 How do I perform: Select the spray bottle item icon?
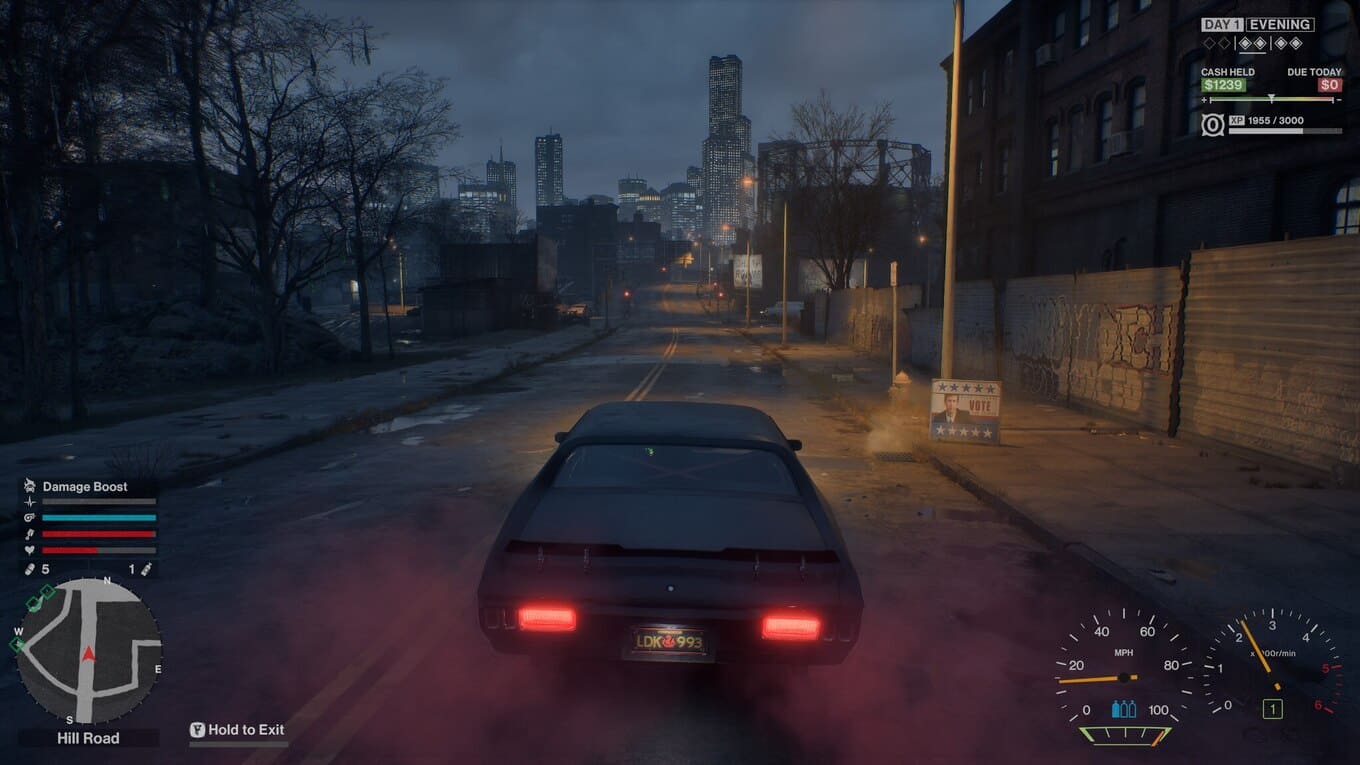click(x=146, y=569)
